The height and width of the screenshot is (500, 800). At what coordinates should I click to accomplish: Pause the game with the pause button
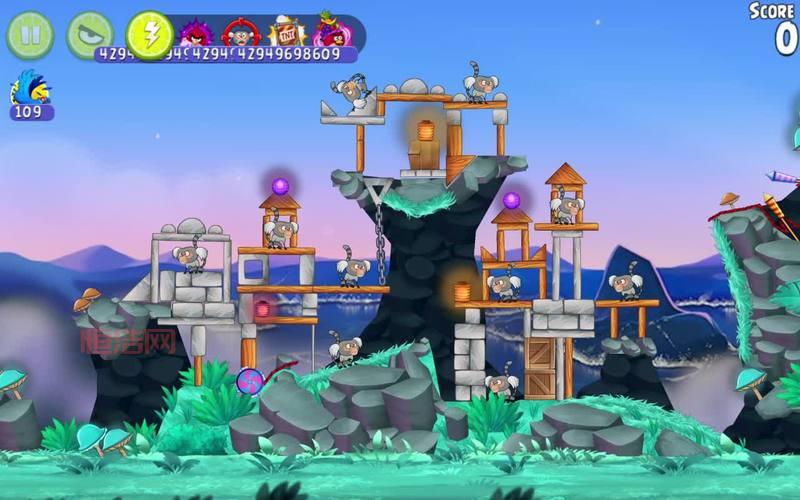coord(30,35)
